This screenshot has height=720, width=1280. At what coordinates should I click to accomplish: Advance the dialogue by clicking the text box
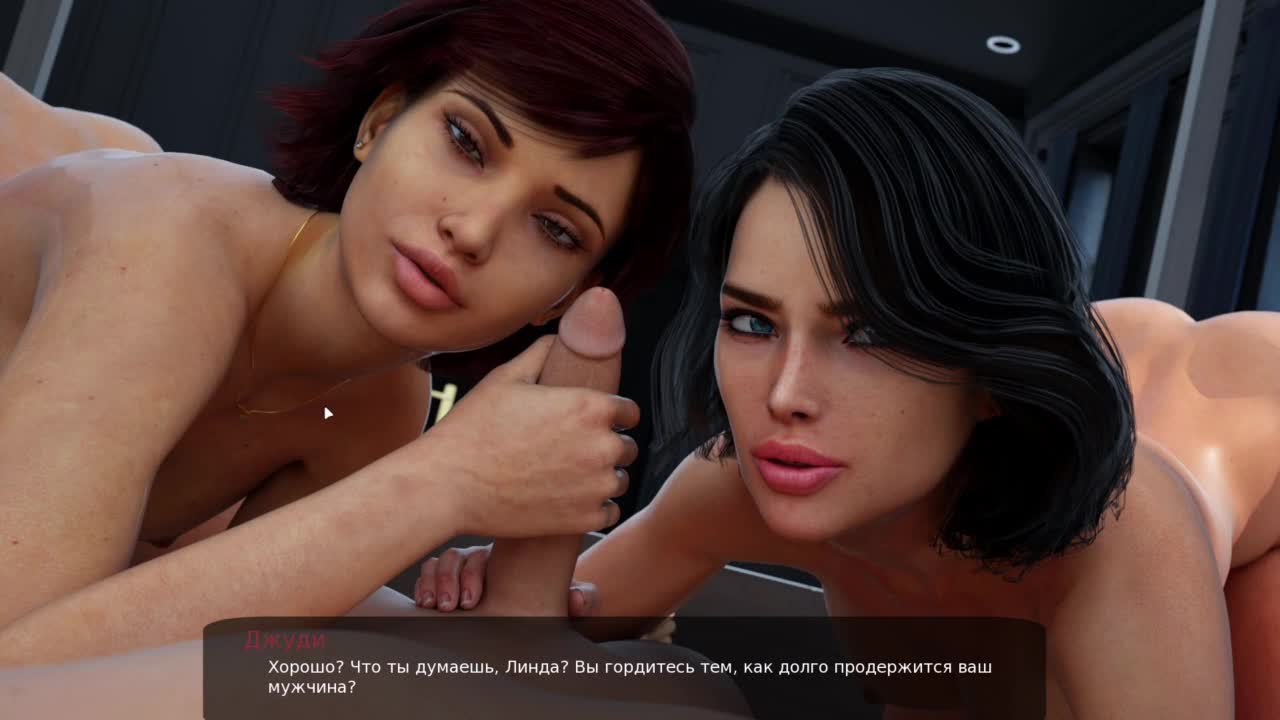625,670
